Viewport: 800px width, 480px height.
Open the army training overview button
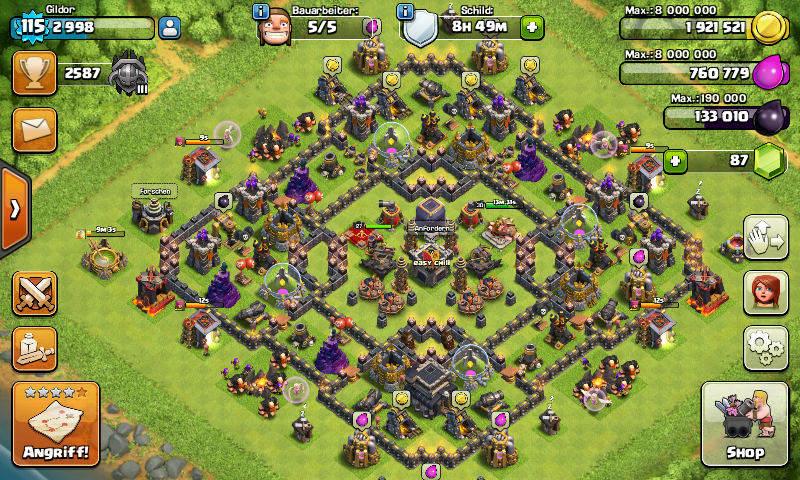pos(33,348)
